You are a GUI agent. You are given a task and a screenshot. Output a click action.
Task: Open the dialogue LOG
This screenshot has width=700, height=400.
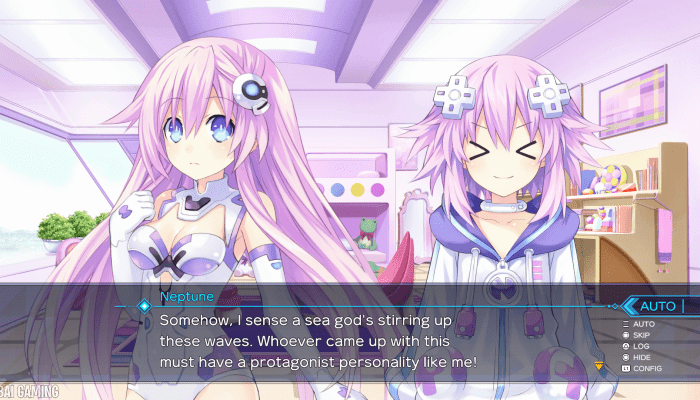pos(642,346)
